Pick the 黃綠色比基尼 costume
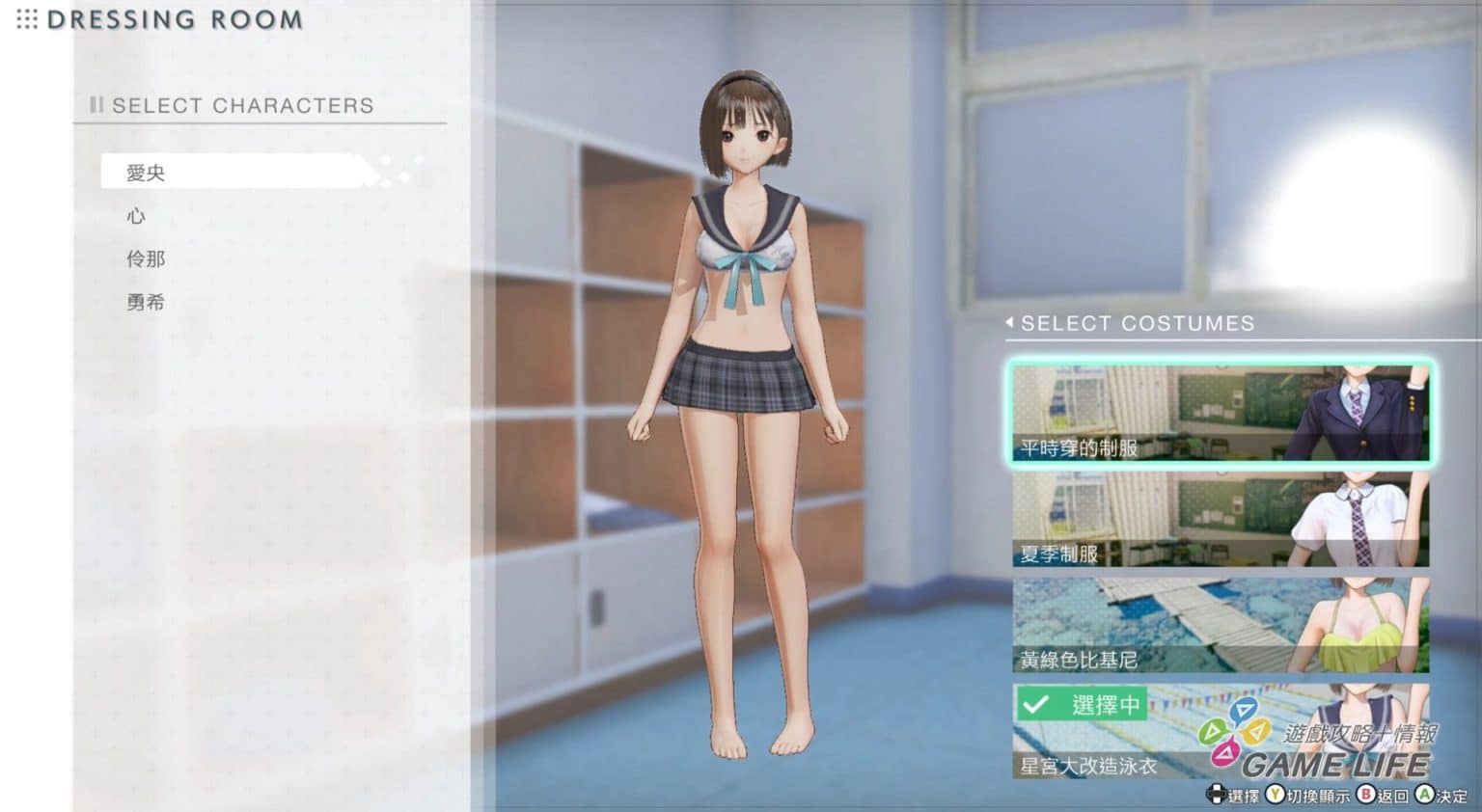 pos(1221,625)
